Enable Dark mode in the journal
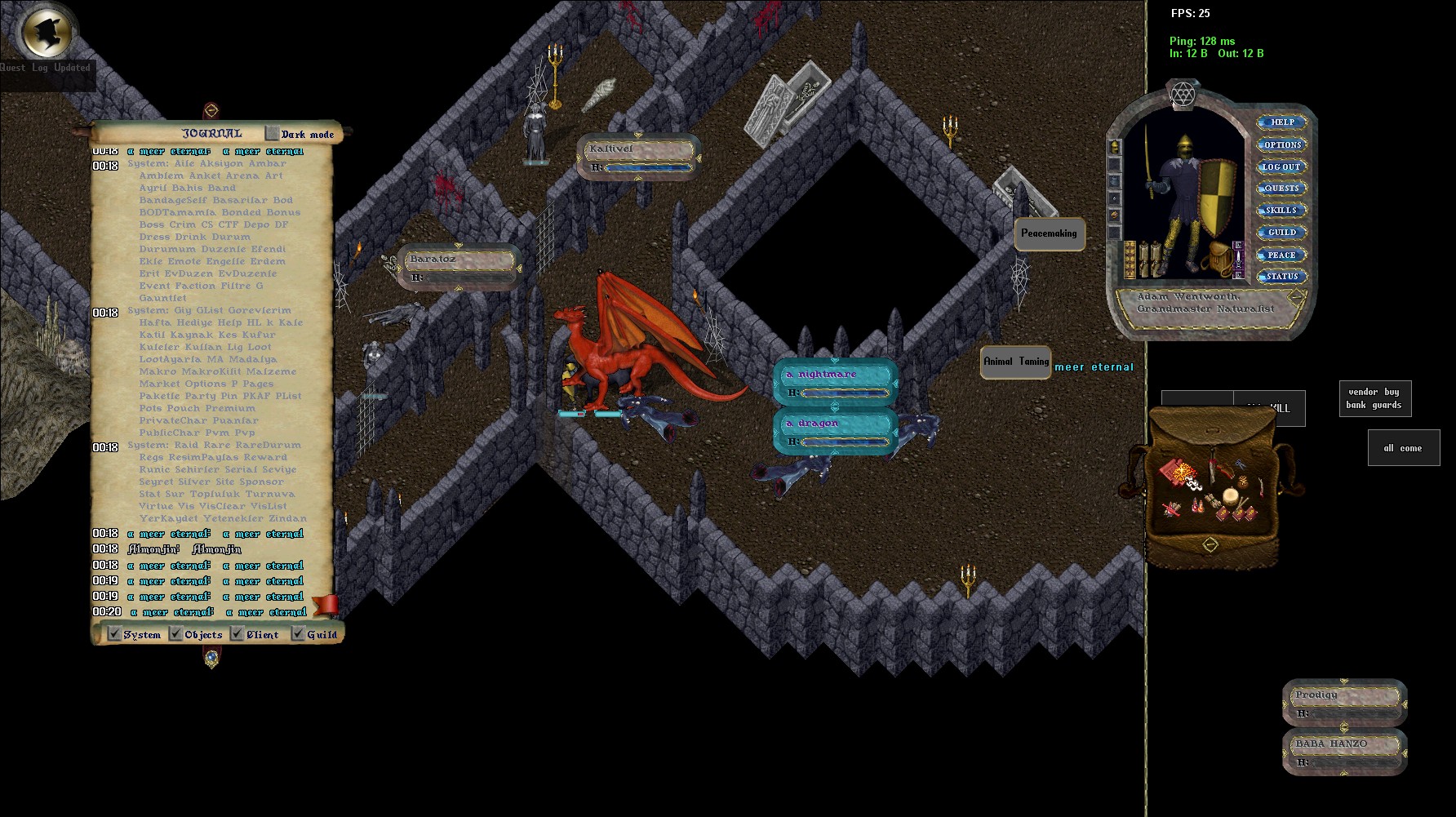Viewport: 1456px width, 817px height. [x=273, y=134]
